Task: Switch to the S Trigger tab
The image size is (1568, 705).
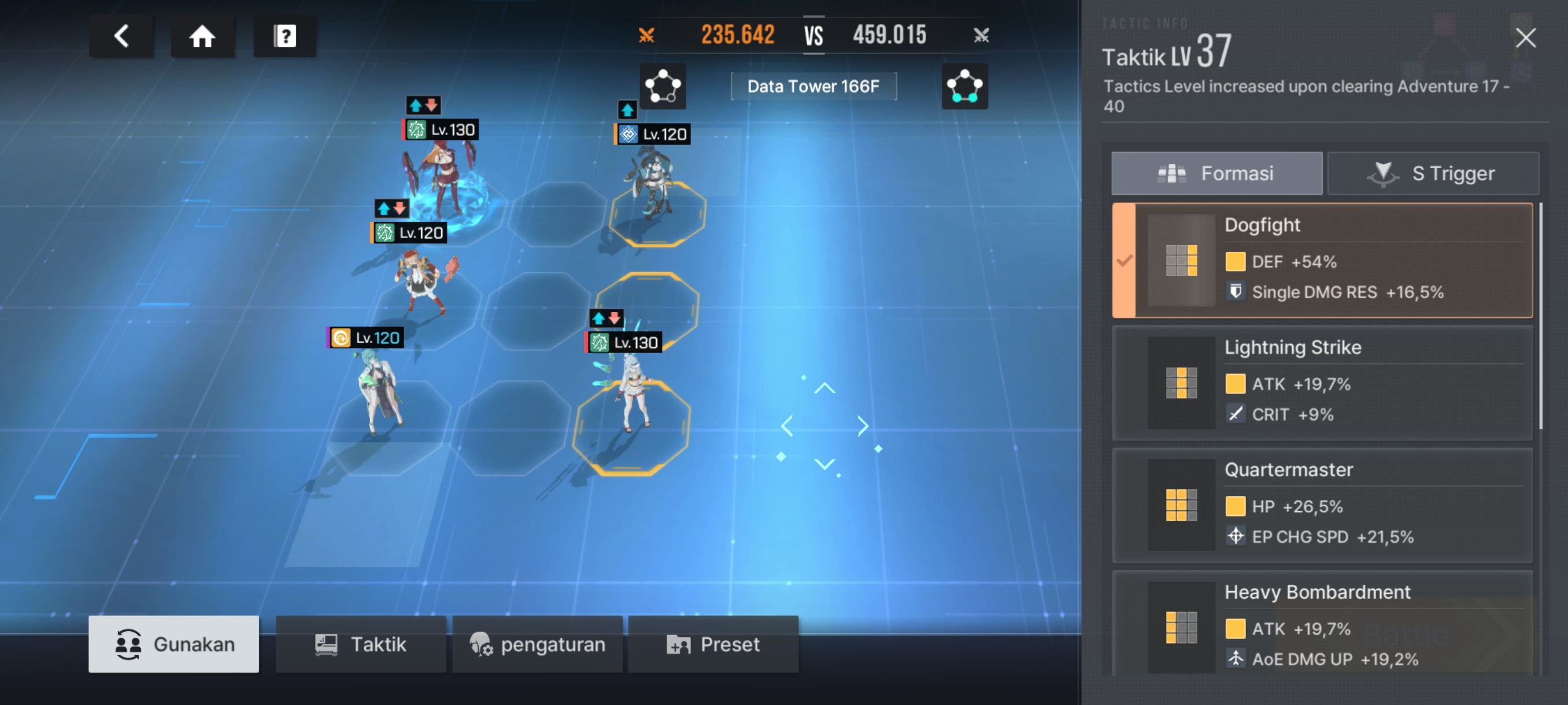Action: click(1432, 173)
